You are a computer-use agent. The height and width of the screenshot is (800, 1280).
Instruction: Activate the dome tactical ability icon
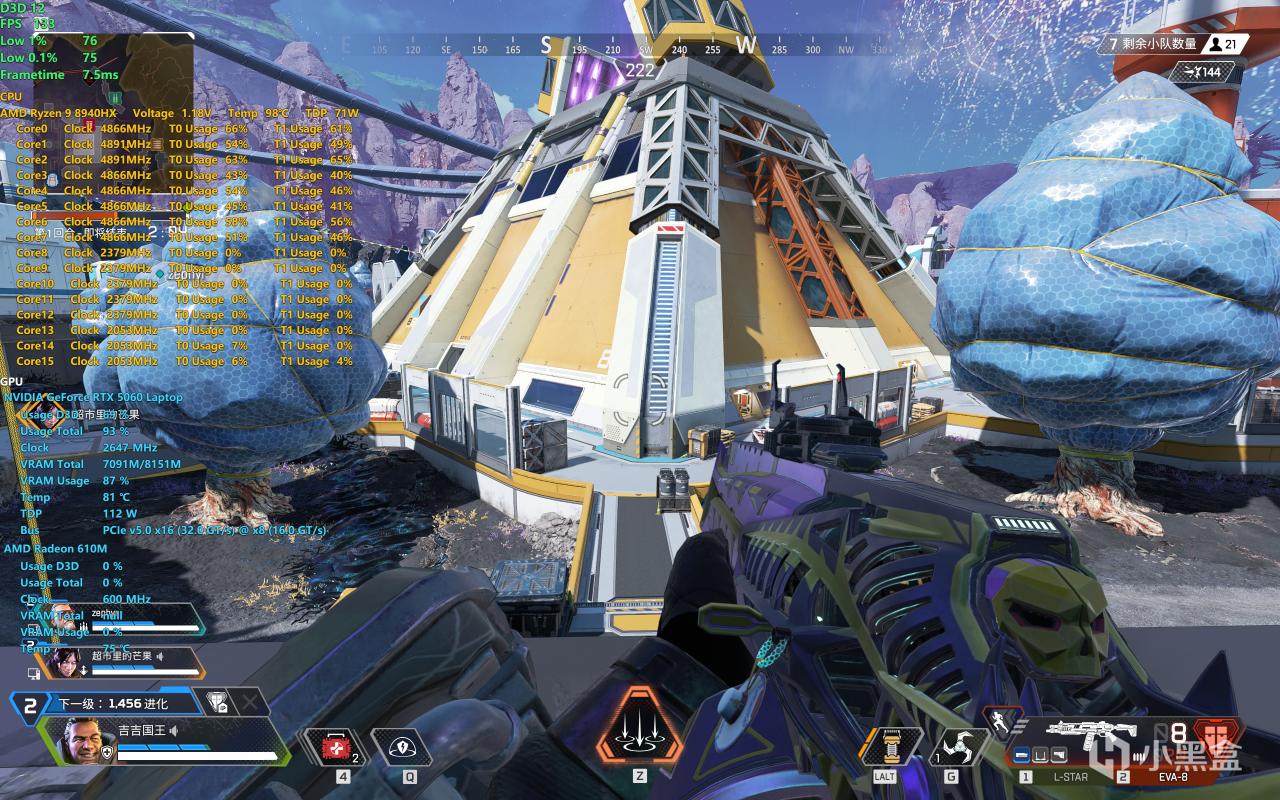pyautogui.click(x=402, y=746)
